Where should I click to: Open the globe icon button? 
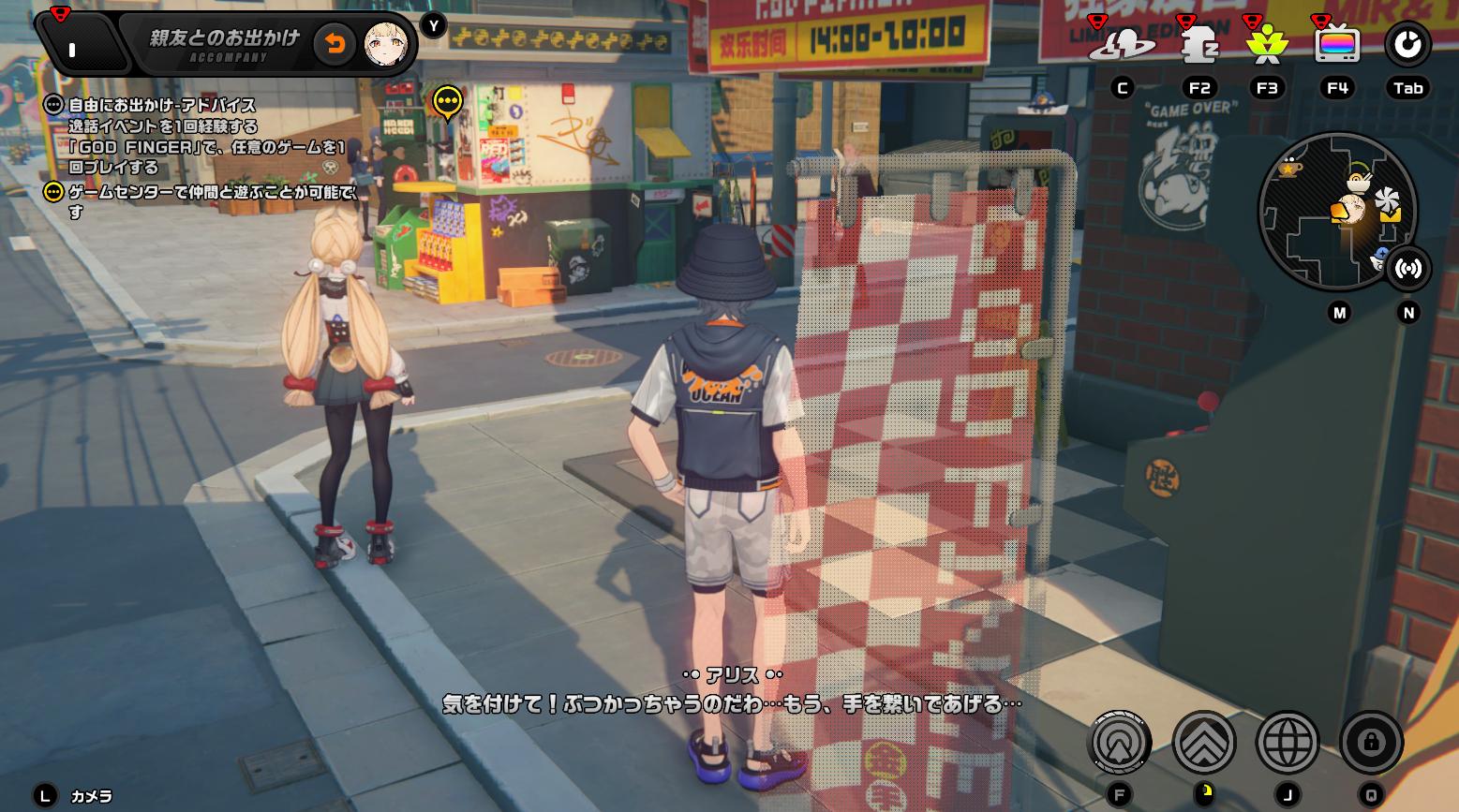1288,743
